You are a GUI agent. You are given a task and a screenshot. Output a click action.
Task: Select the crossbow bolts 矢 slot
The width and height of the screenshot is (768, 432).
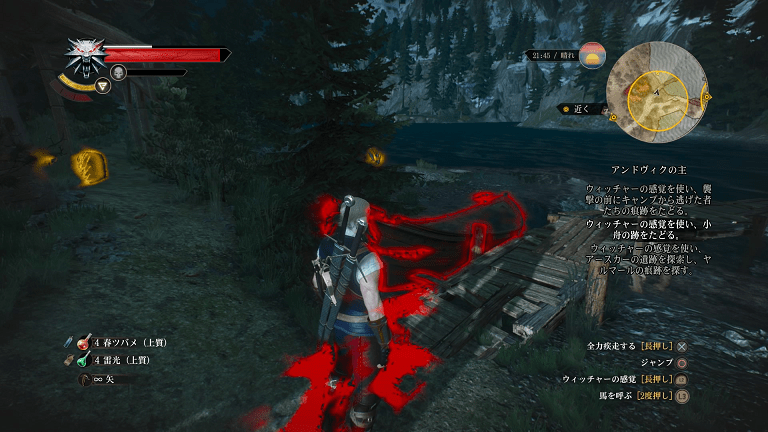(83, 380)
